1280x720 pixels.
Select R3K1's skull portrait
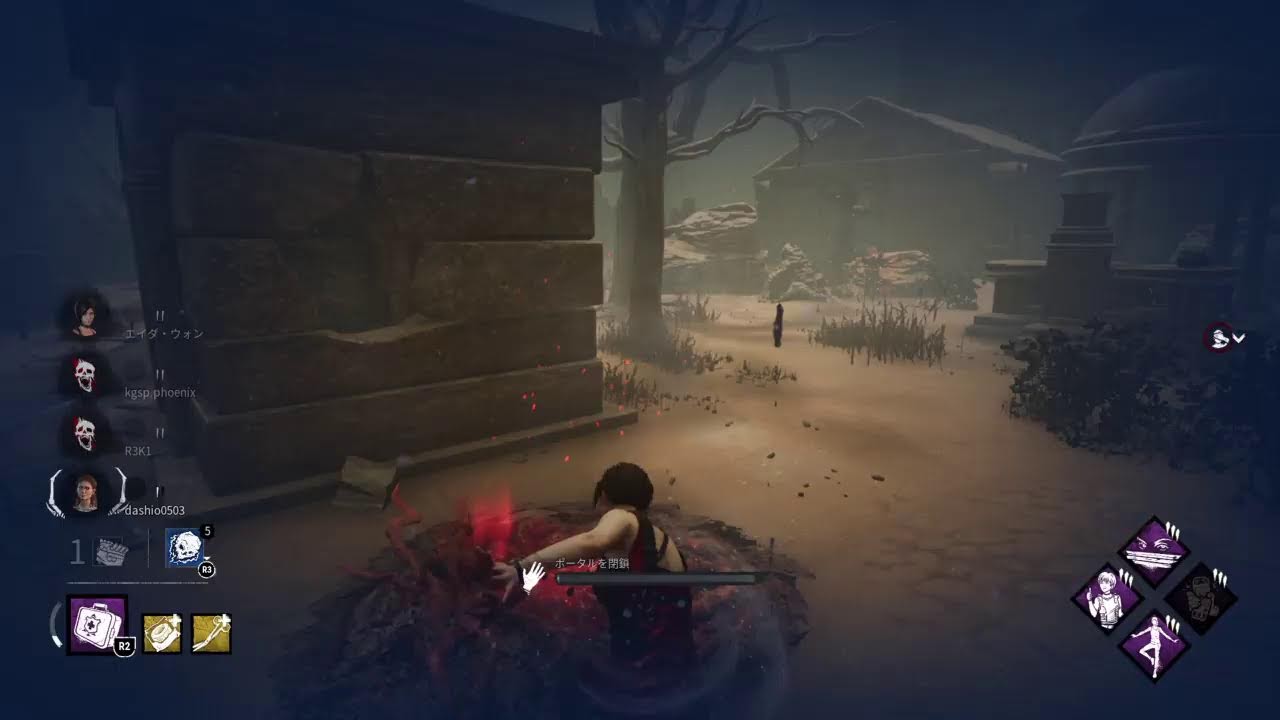pyautogui.click(x=84, y=432)
